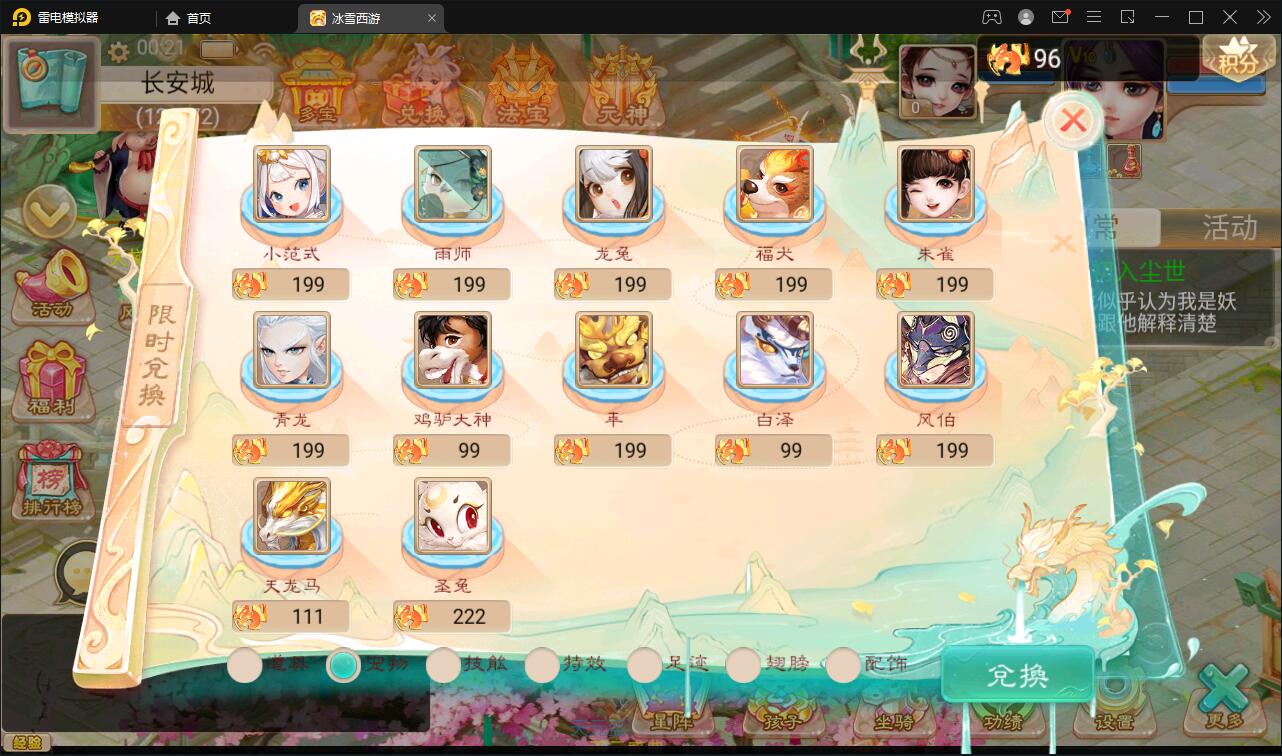1282x756 pixels.
Task: Select the 圣兔 pet portrait
Action: tap(452, 518)
